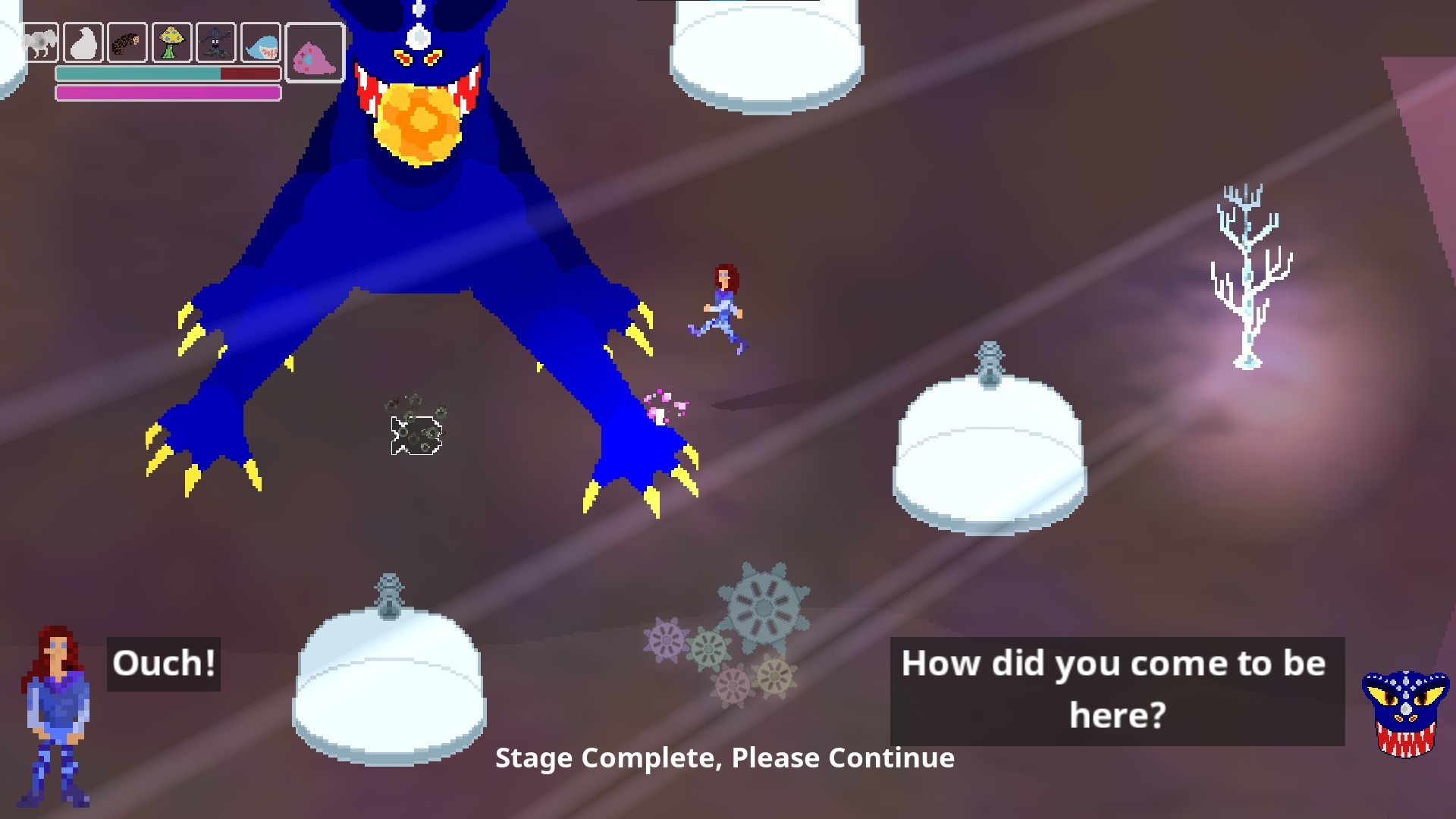The image size is (1456, 819).
Task: Expand the 'Ouch!' dialogue bubble
Action: click(163, 664)
